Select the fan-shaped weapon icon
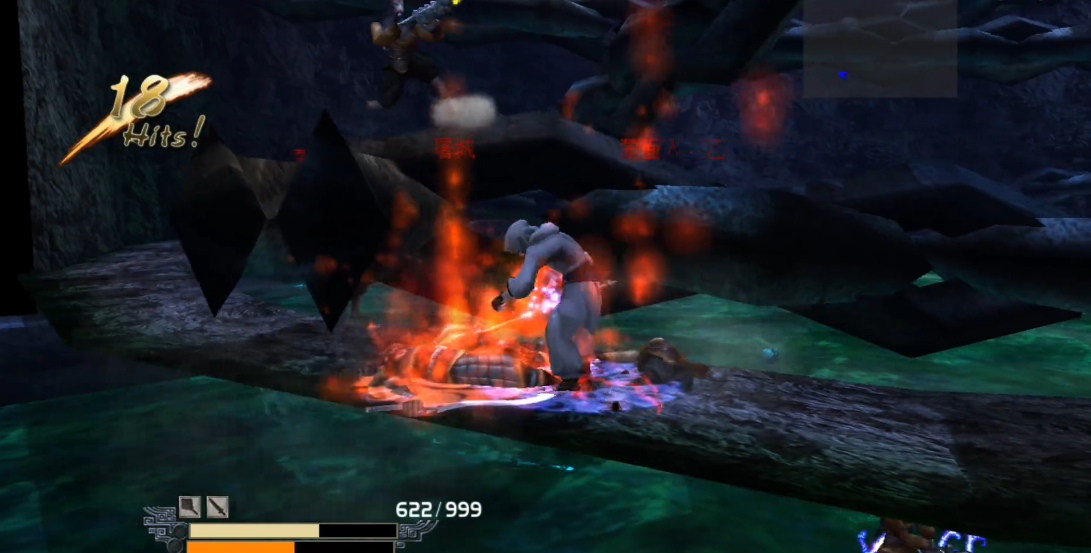Viewport: 1091px width, 553px height. (190, 507)
